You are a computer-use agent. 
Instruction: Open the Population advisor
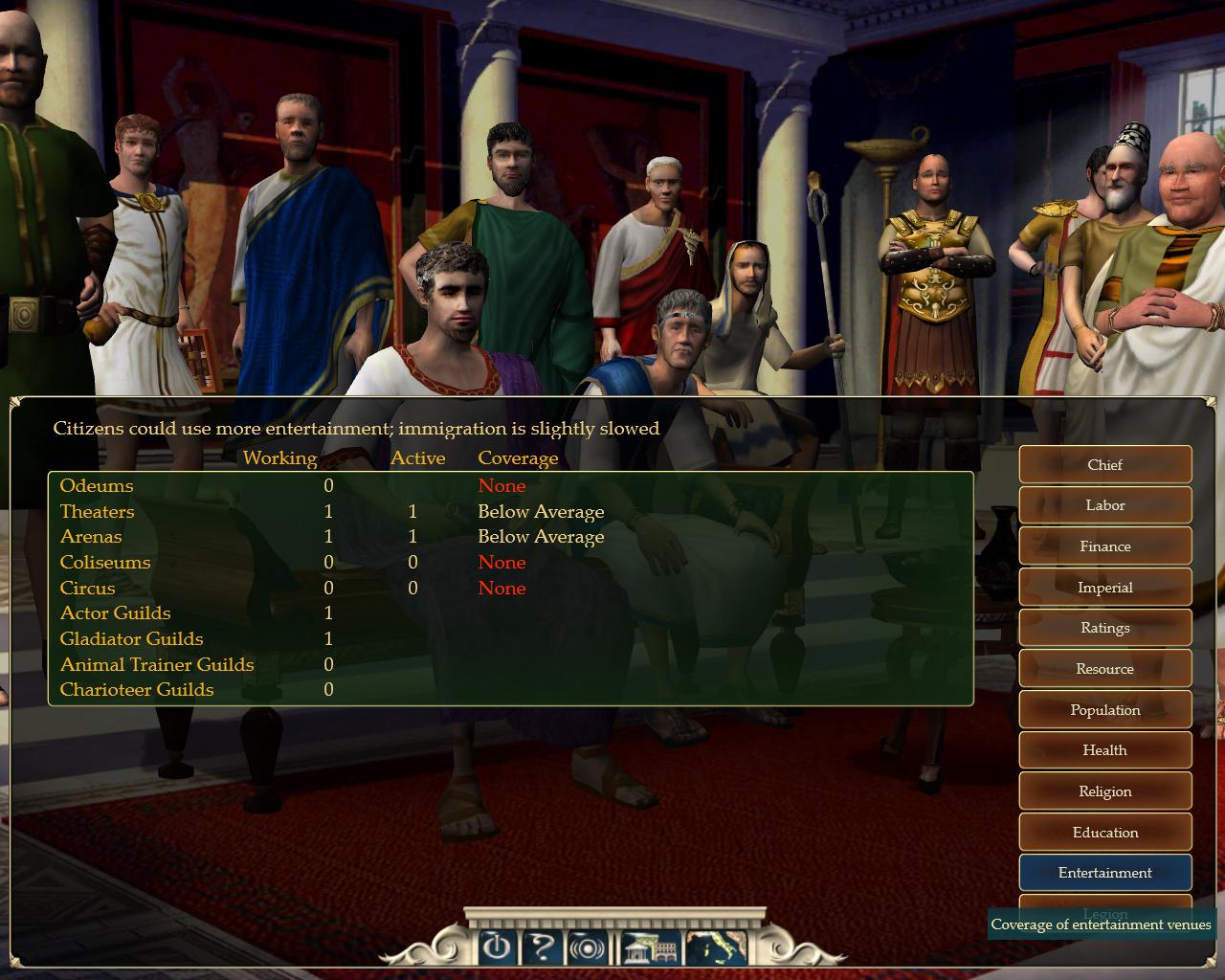pos(1104,710)
